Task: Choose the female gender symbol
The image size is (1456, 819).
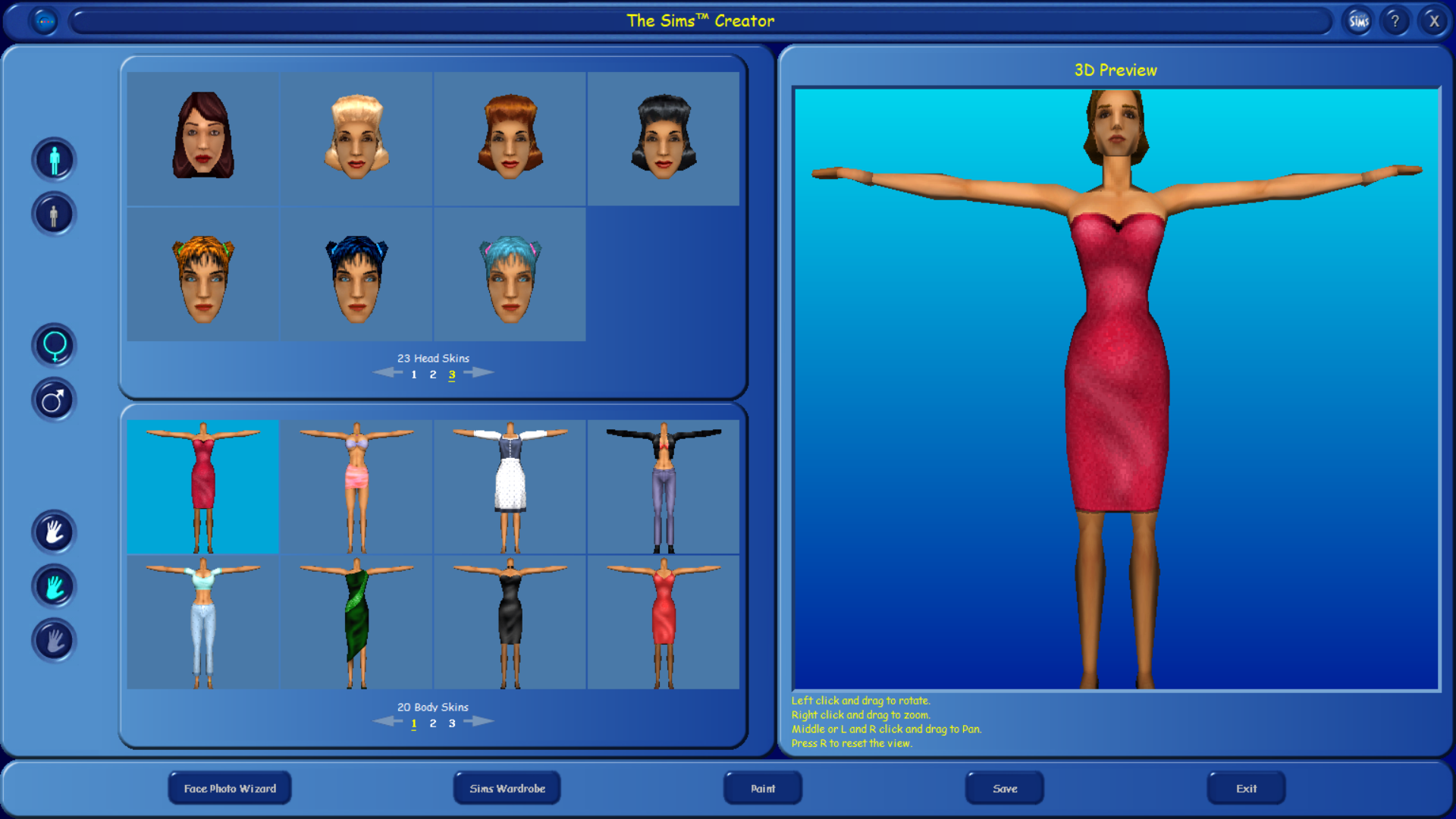Action: 53,345
